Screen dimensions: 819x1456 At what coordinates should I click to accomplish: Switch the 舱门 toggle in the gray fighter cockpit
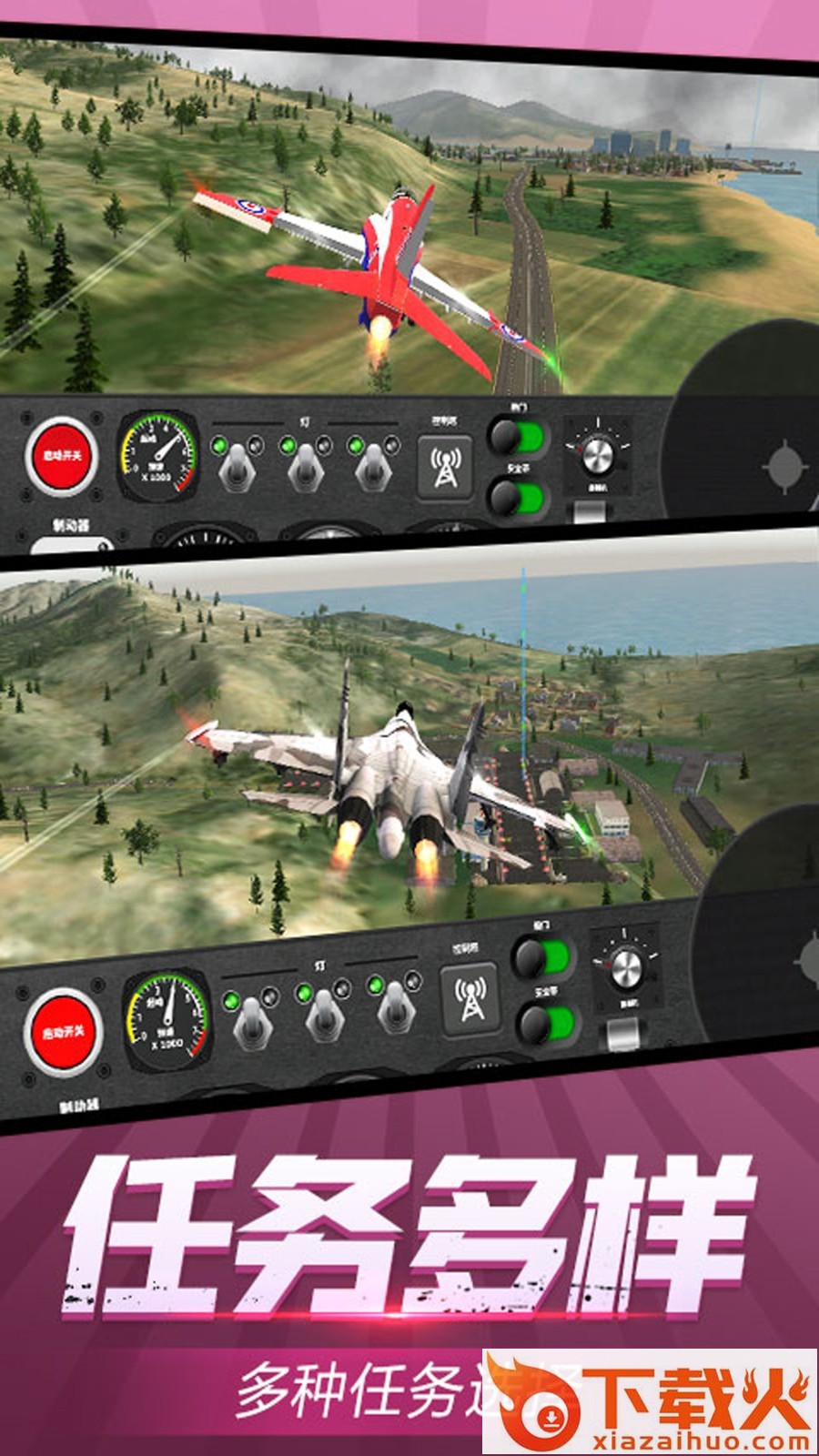[542, 958]
